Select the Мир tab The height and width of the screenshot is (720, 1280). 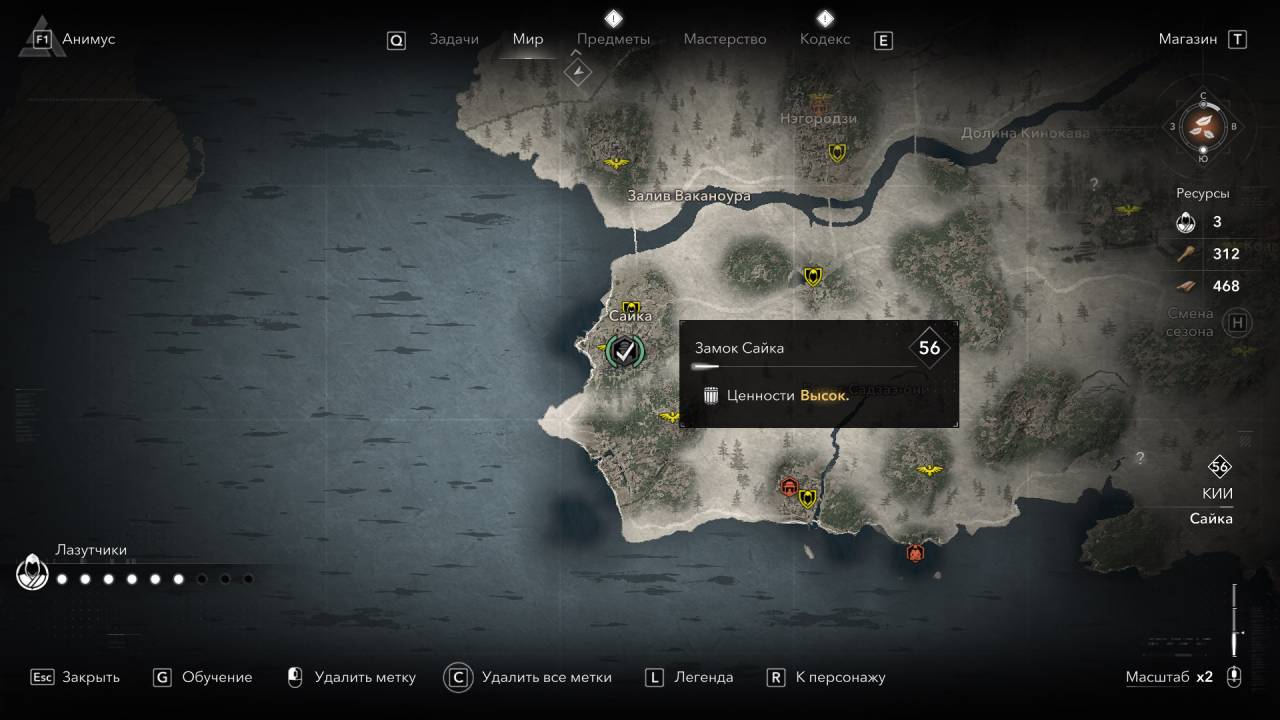pos(528,39)
